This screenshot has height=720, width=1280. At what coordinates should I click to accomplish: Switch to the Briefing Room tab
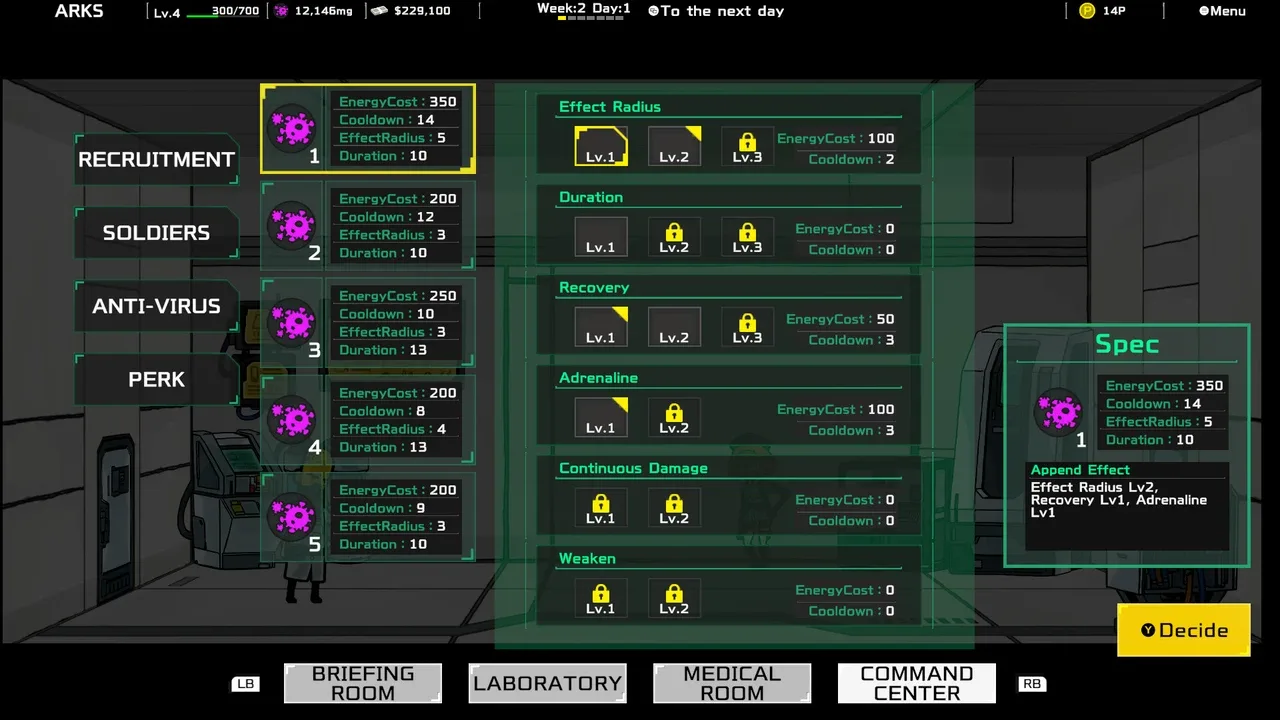coord(362,683)
